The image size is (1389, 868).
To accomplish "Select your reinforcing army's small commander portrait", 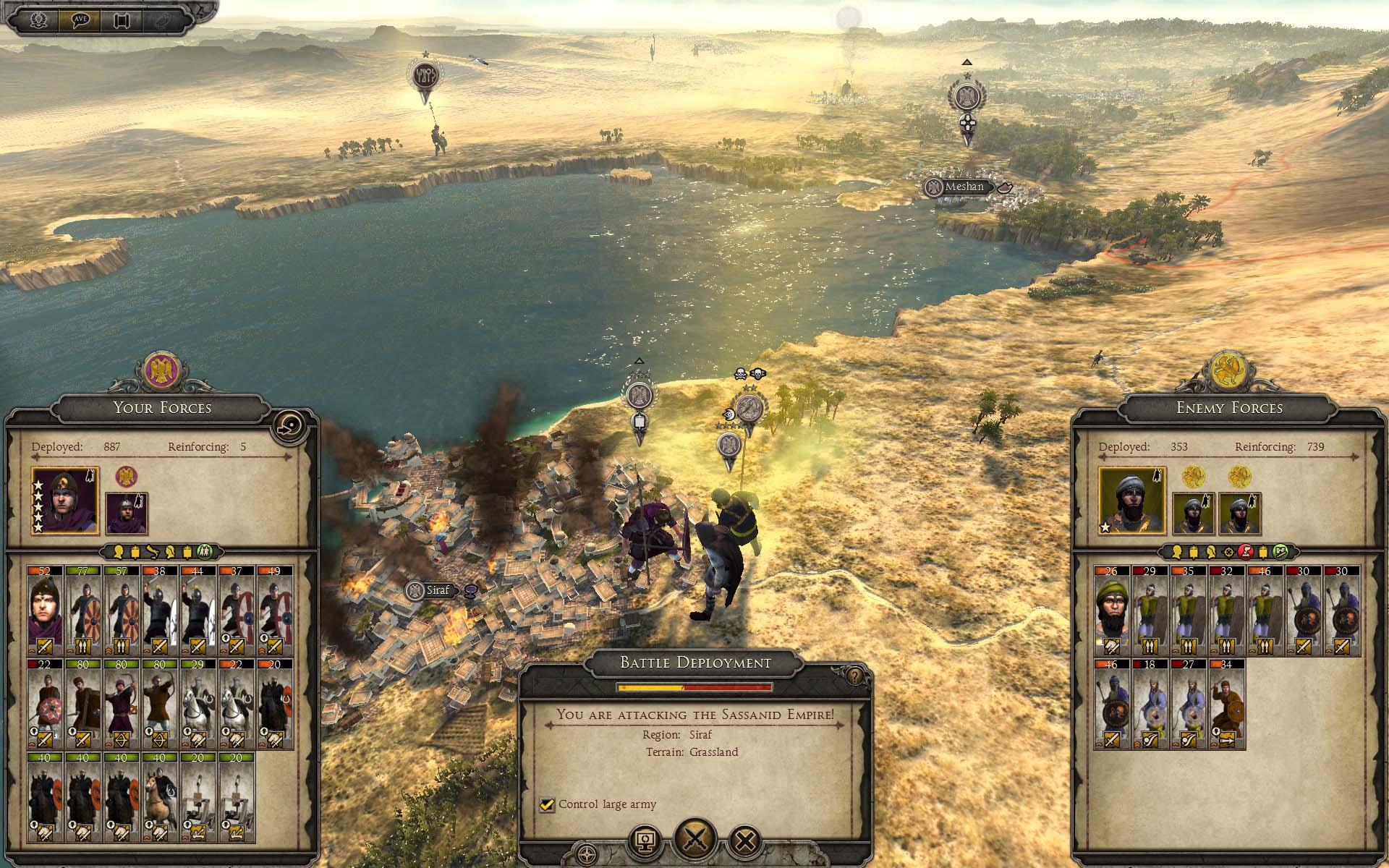I will 127,512.
